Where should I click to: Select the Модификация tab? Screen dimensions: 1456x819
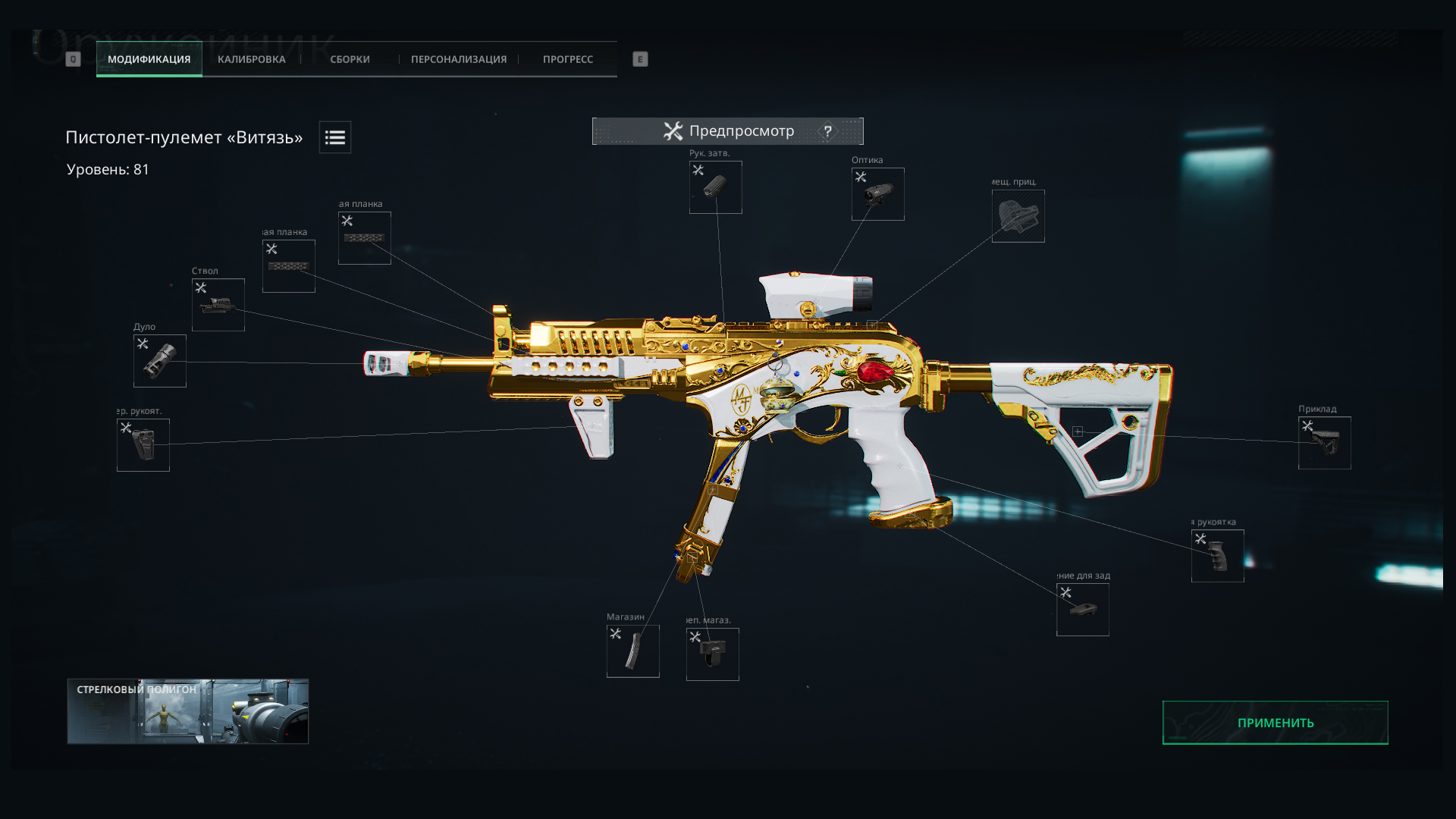point(149,59)
